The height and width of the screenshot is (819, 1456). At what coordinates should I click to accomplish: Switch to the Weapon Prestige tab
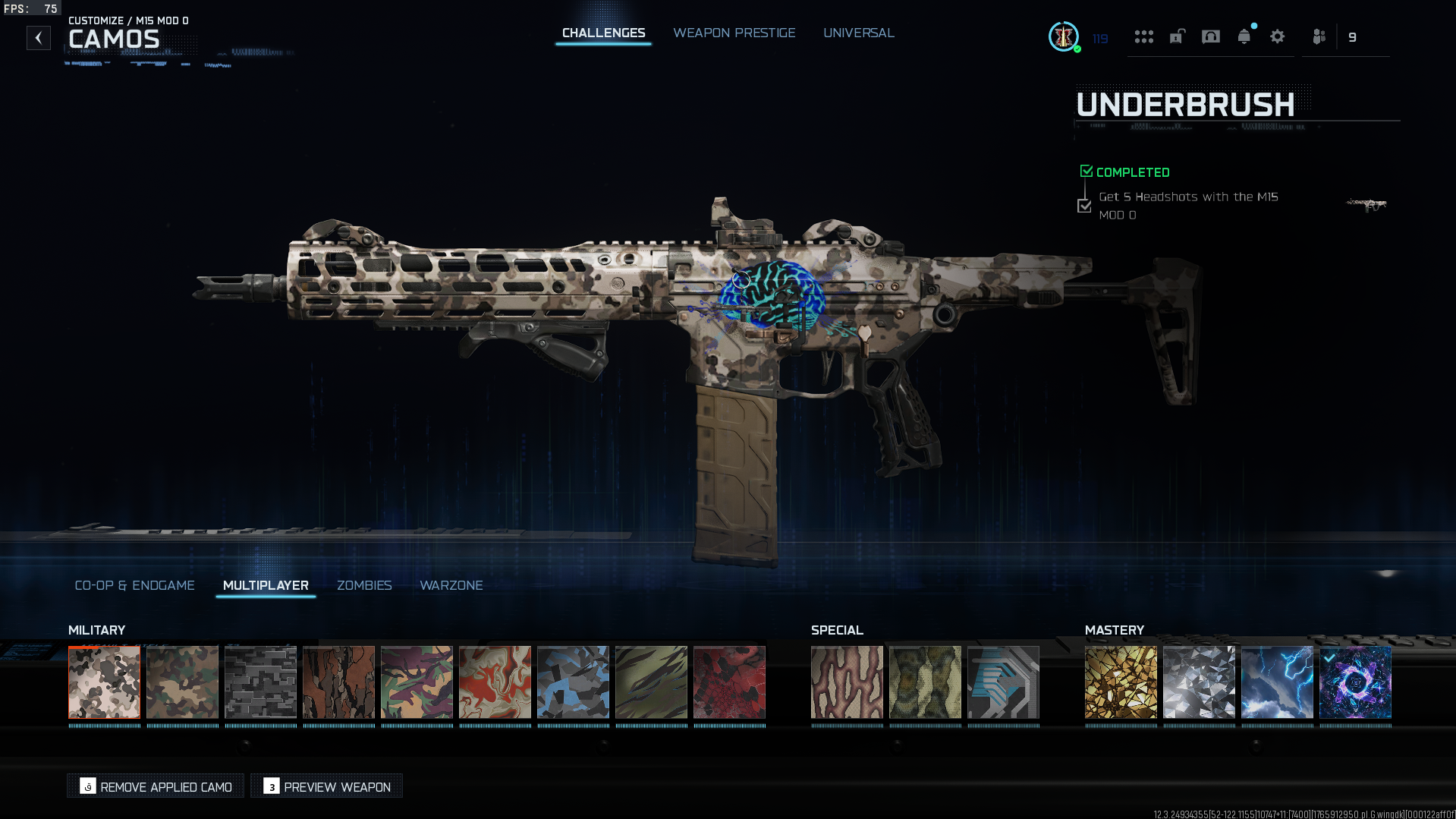tap(734, 33)
